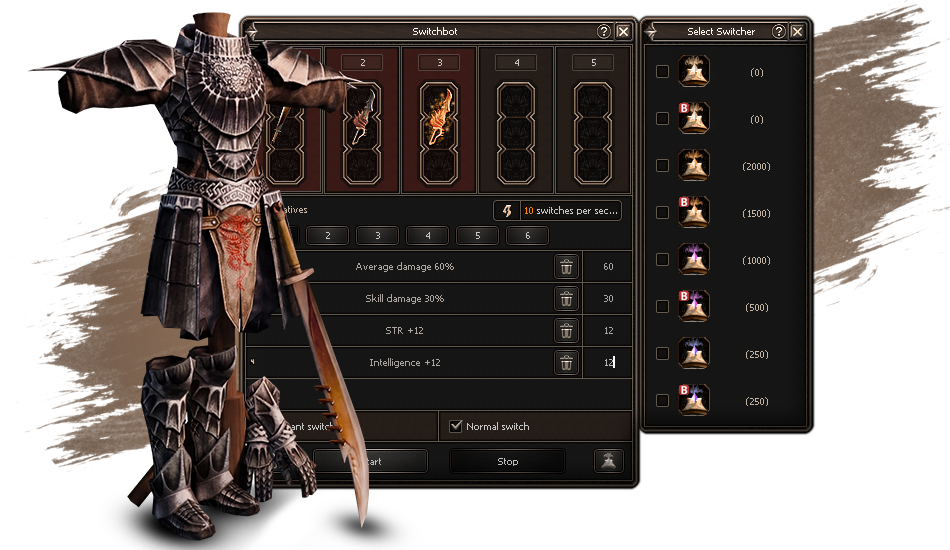Close the Switchbot window
This screenshot has height=550, width=950.
(623, 32)
